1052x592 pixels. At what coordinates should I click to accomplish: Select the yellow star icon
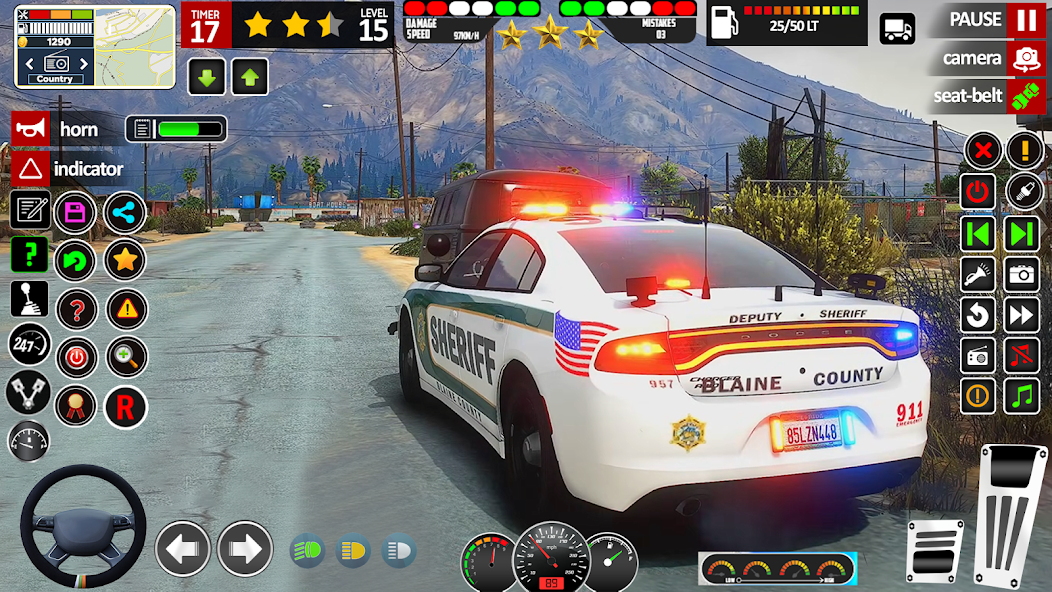click(125, 261)
